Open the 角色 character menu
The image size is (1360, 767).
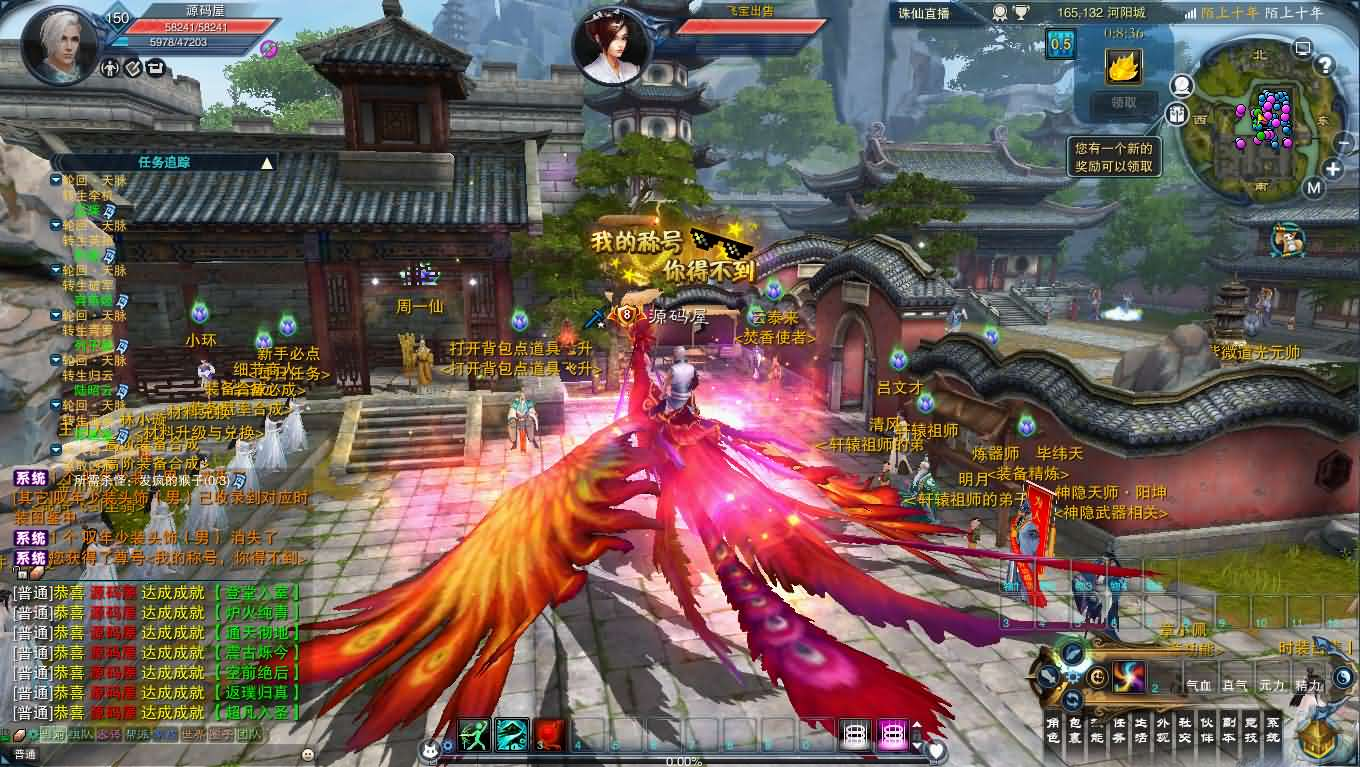point(1052,729)
